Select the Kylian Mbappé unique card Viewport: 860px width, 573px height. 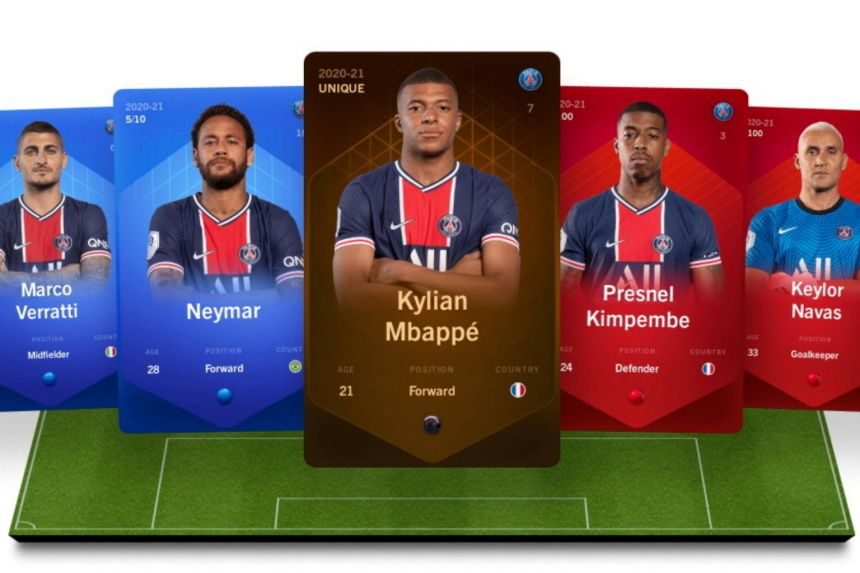click(431, 258)
